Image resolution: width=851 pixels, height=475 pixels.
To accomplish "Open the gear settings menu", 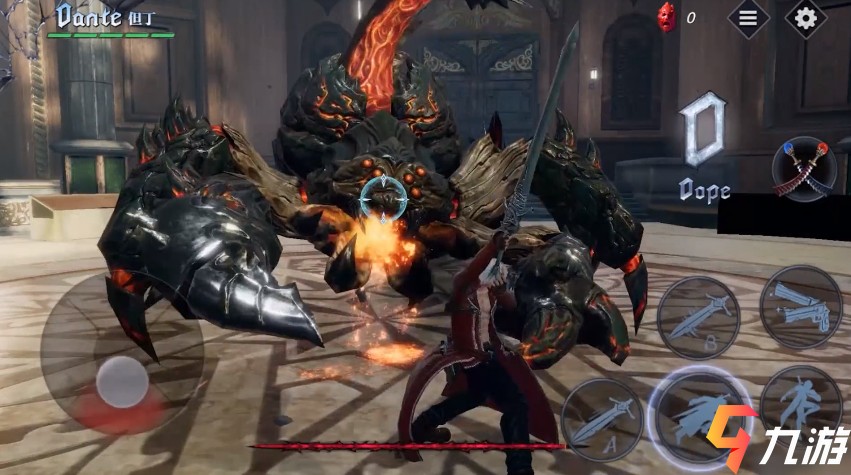I will coord(805,17).
